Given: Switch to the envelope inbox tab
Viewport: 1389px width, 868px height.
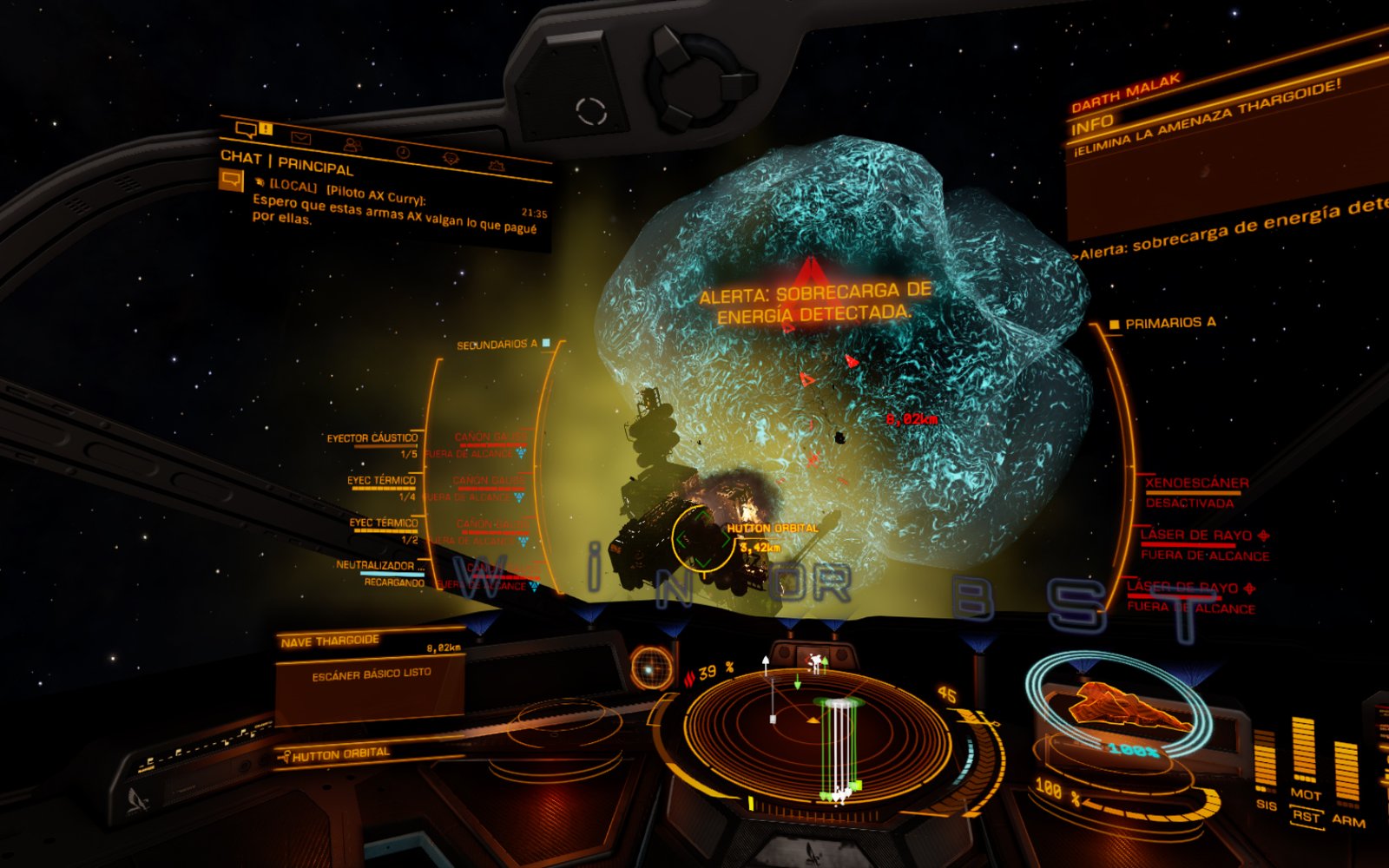Looking at the screenshot, I should tap(300, 138).
